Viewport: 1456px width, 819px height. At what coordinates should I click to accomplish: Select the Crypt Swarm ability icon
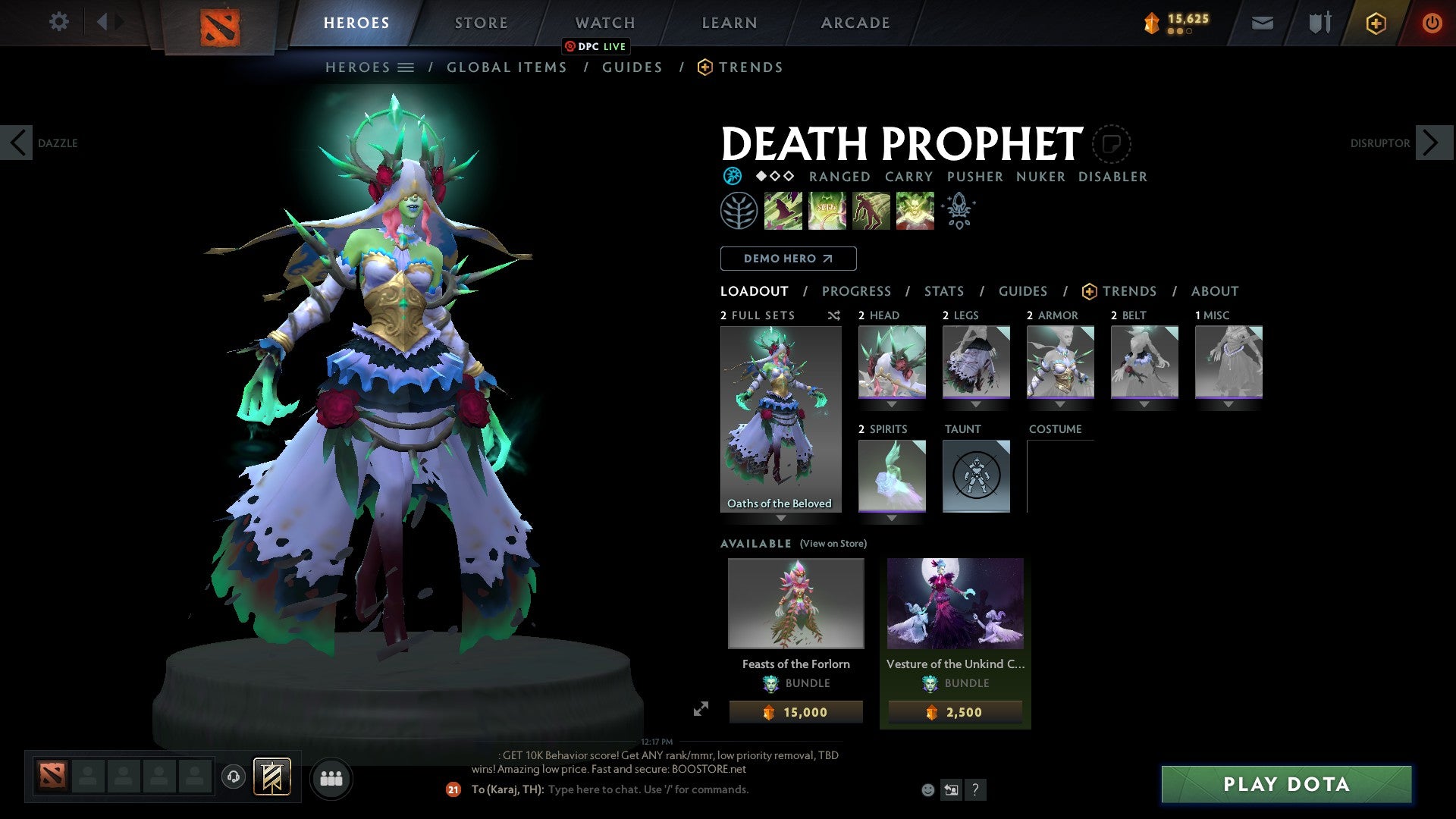tap(783, 211)
